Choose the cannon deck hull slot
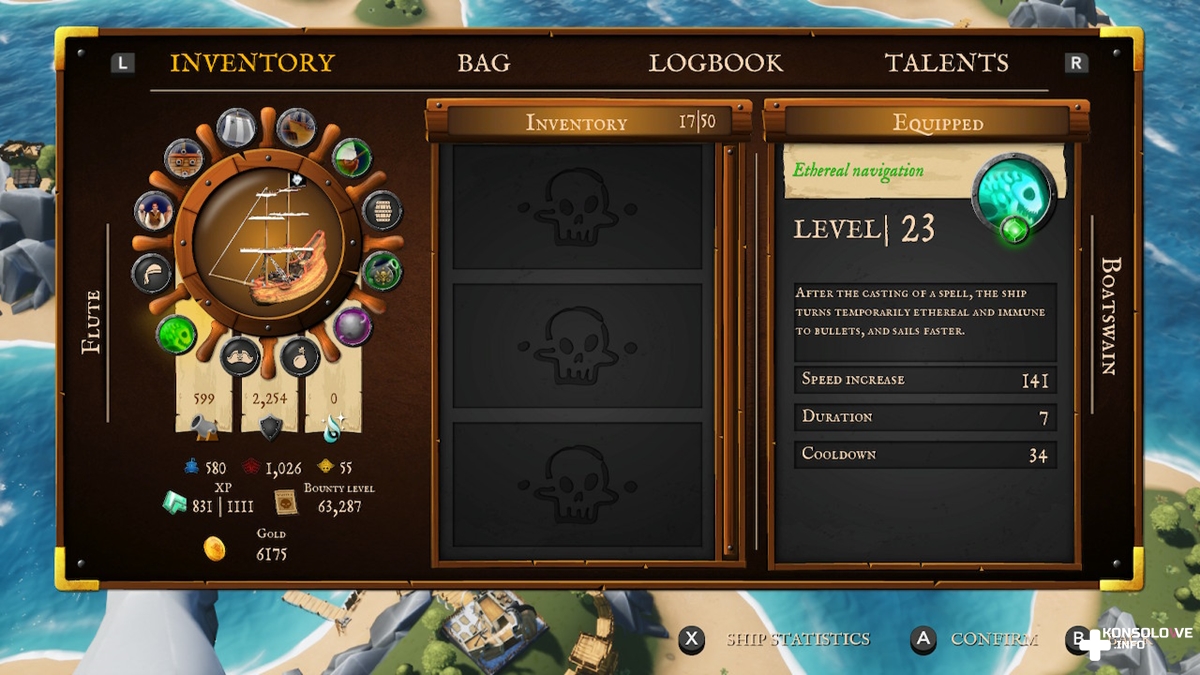Screen dimensions: 1200x675 tap(185, 158)
